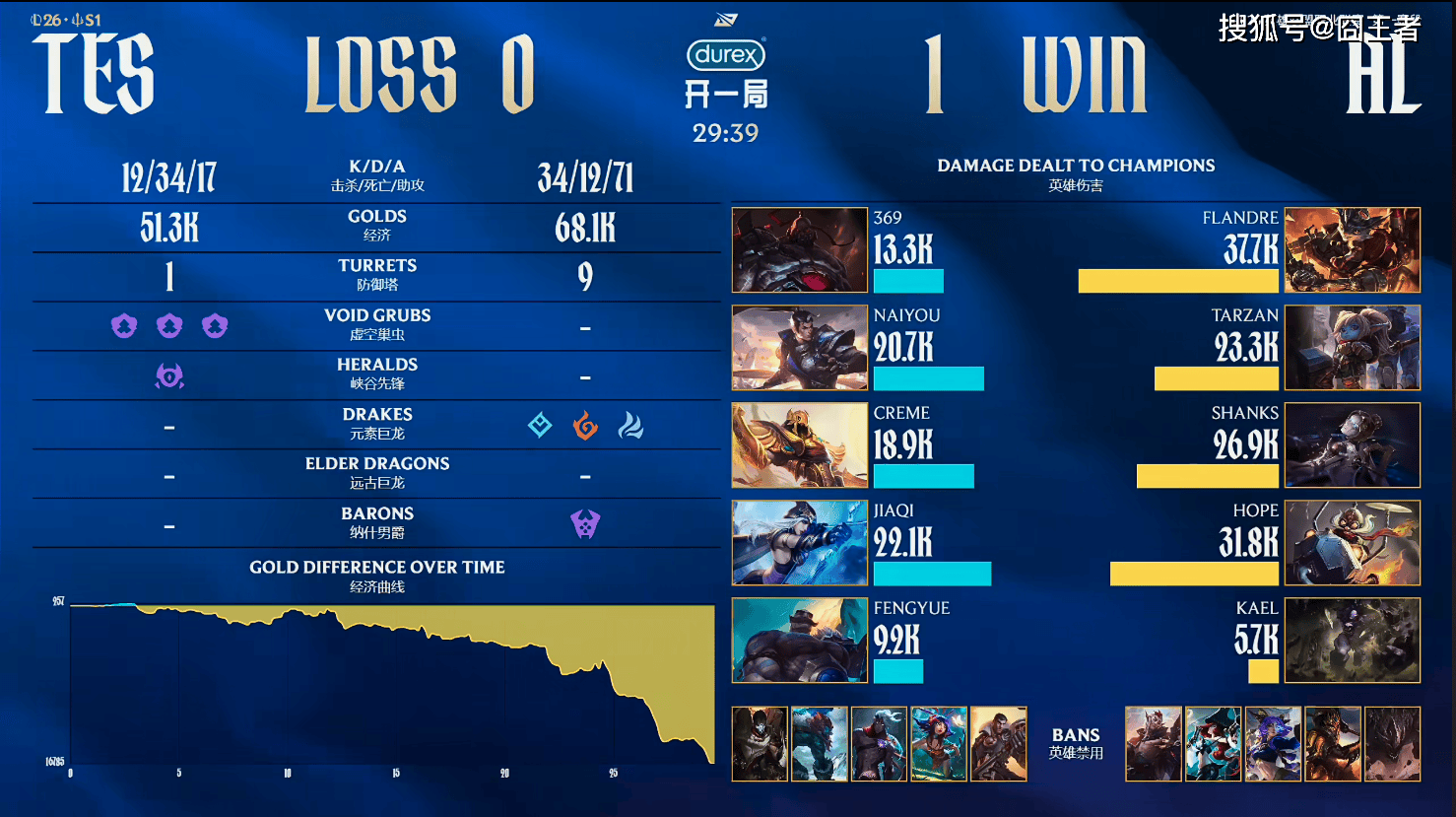Viewport: 1456px width, 817px height.
Task: Click the purple Rift Herald icon
Action: click(x=169, y=375)
